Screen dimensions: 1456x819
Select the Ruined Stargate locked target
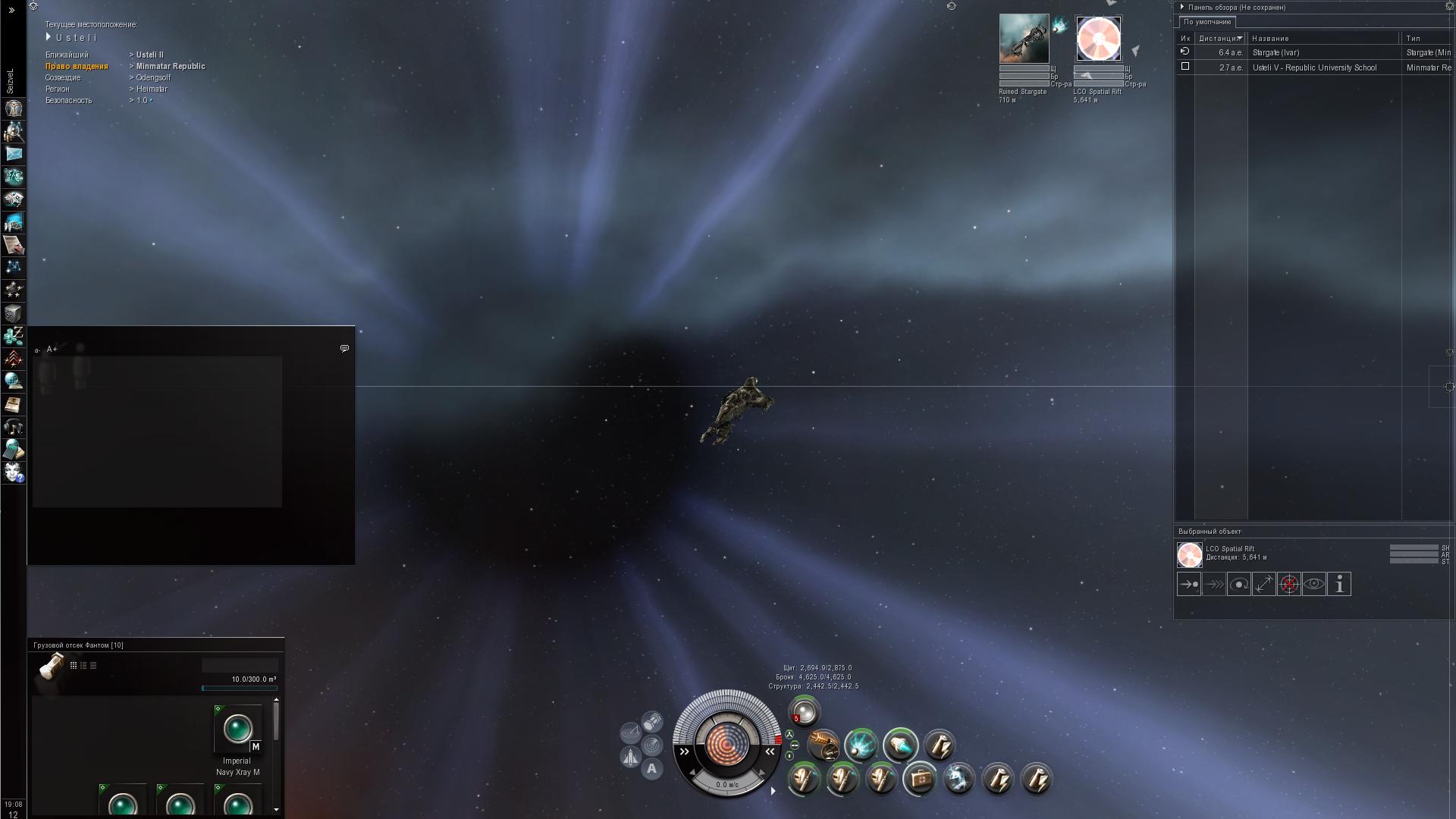[1024, 39]
